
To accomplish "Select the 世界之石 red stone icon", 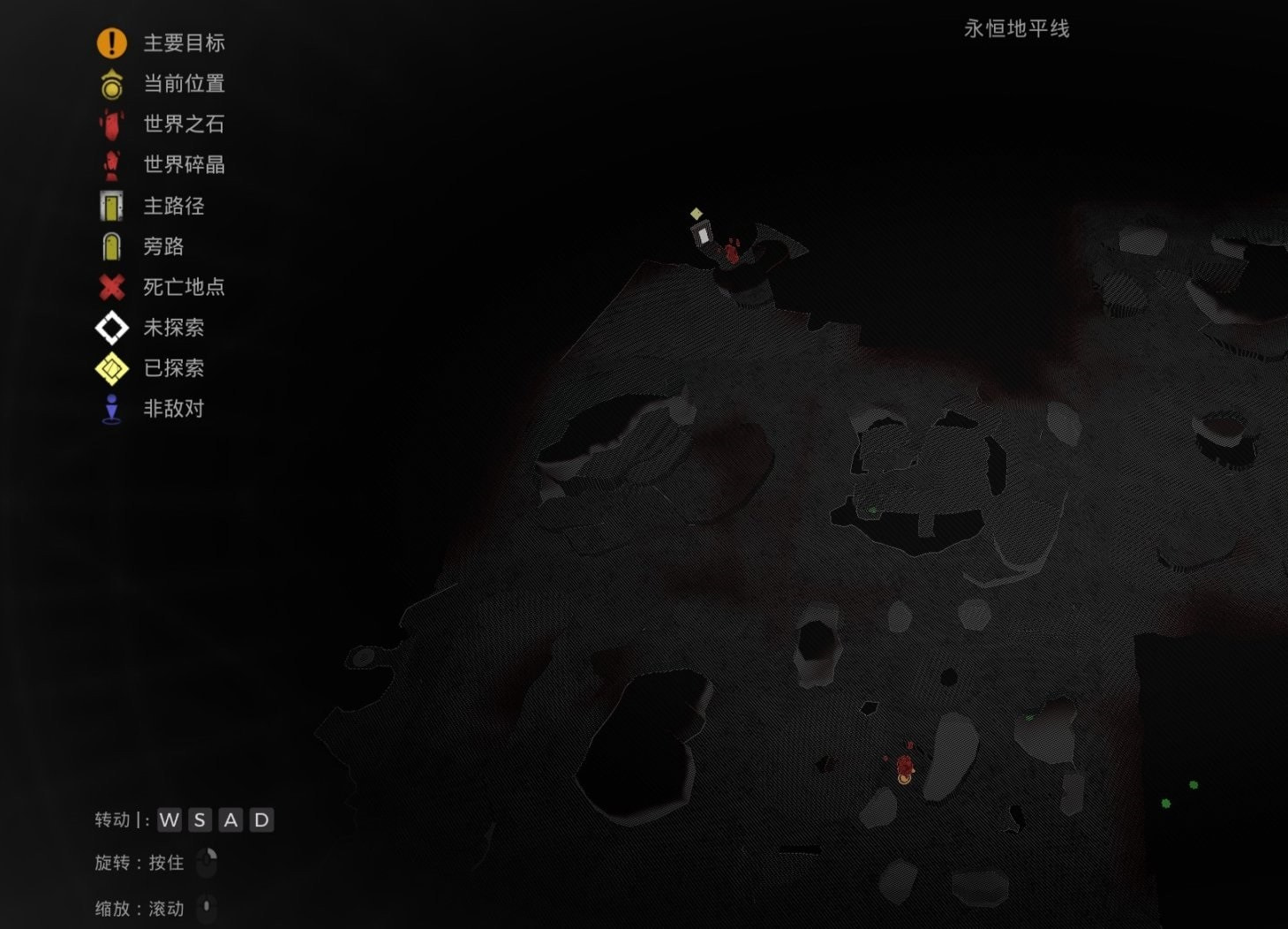I will pyautogui.click(x=111, y=125).
